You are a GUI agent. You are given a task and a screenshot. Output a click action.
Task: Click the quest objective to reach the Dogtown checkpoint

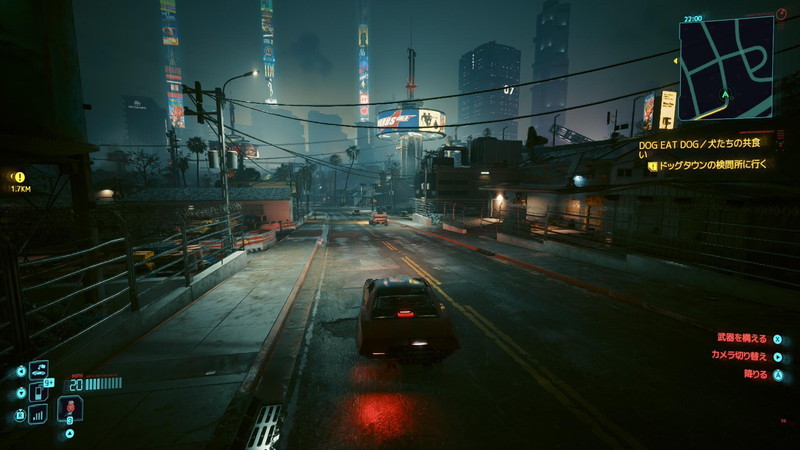click(709, 166)
